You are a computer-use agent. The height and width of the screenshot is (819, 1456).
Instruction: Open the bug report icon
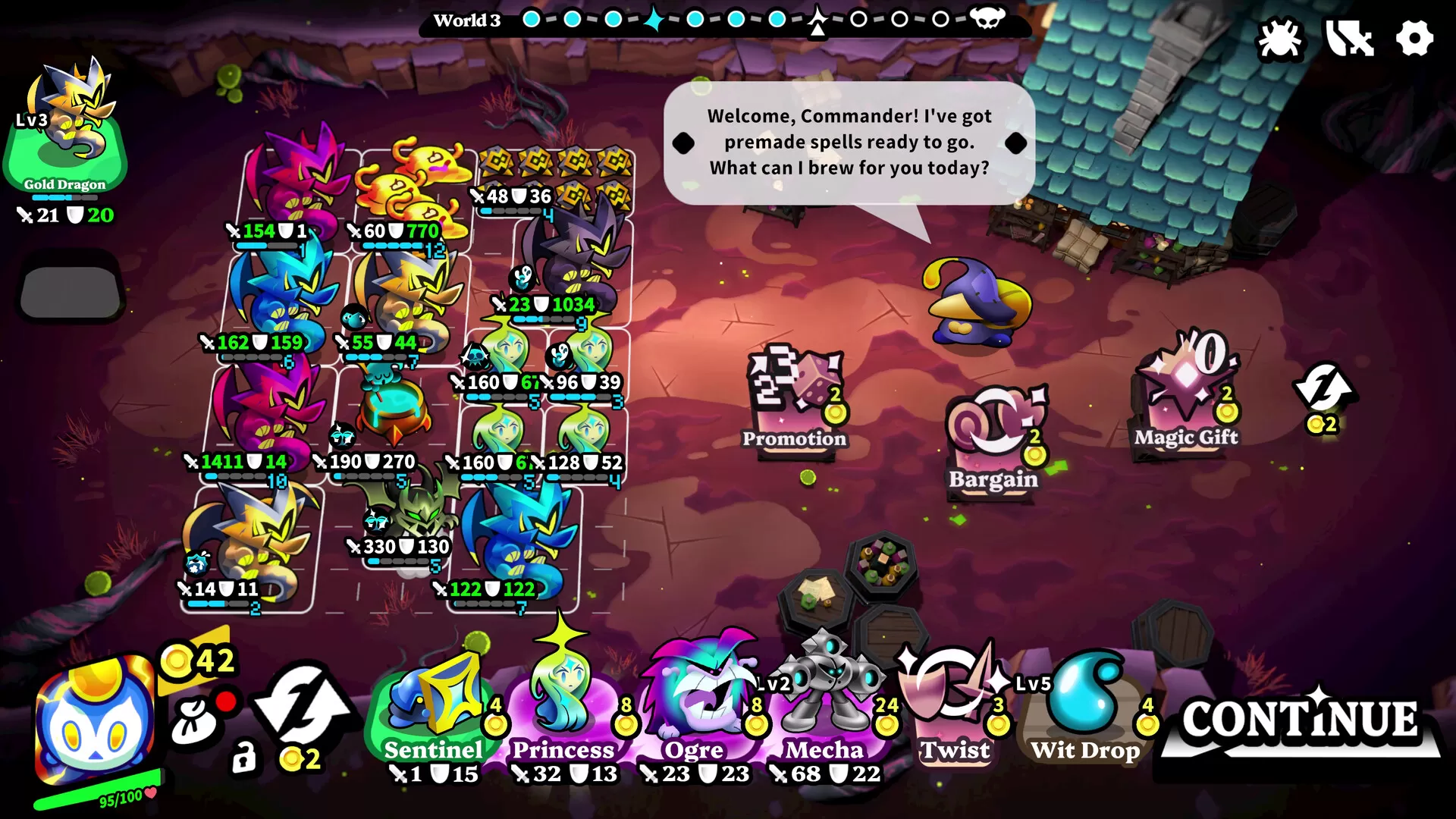coord(1279,38)
